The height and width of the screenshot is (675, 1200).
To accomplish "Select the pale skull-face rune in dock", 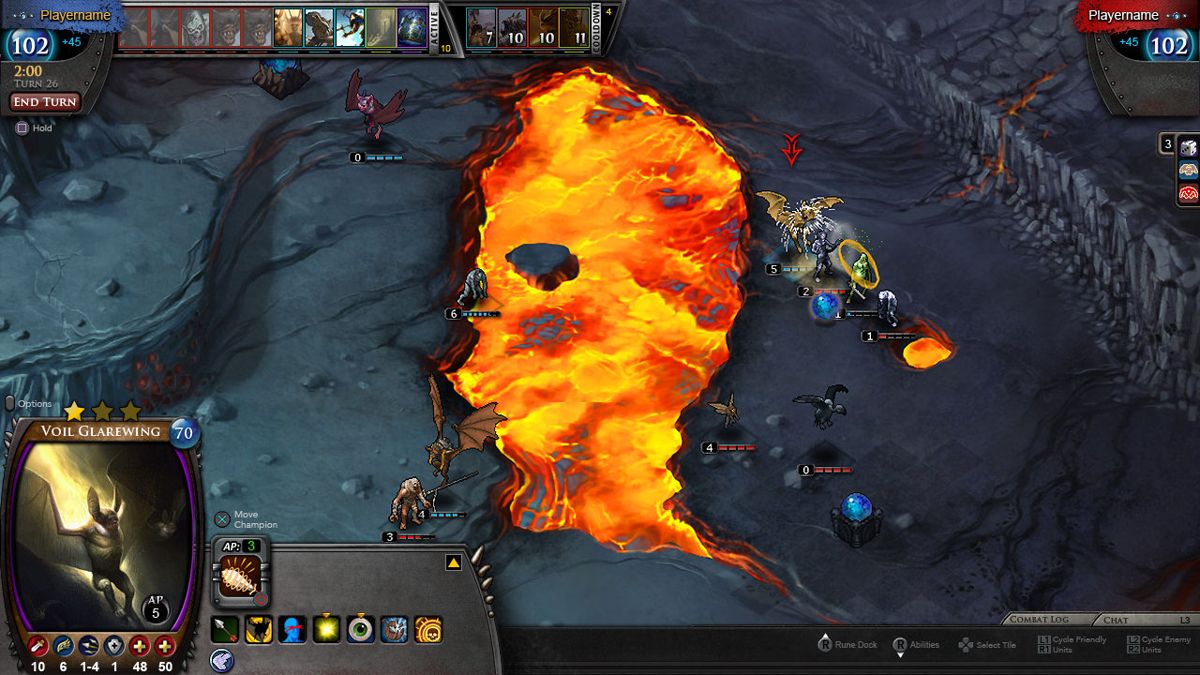I will tap(195, 28).
